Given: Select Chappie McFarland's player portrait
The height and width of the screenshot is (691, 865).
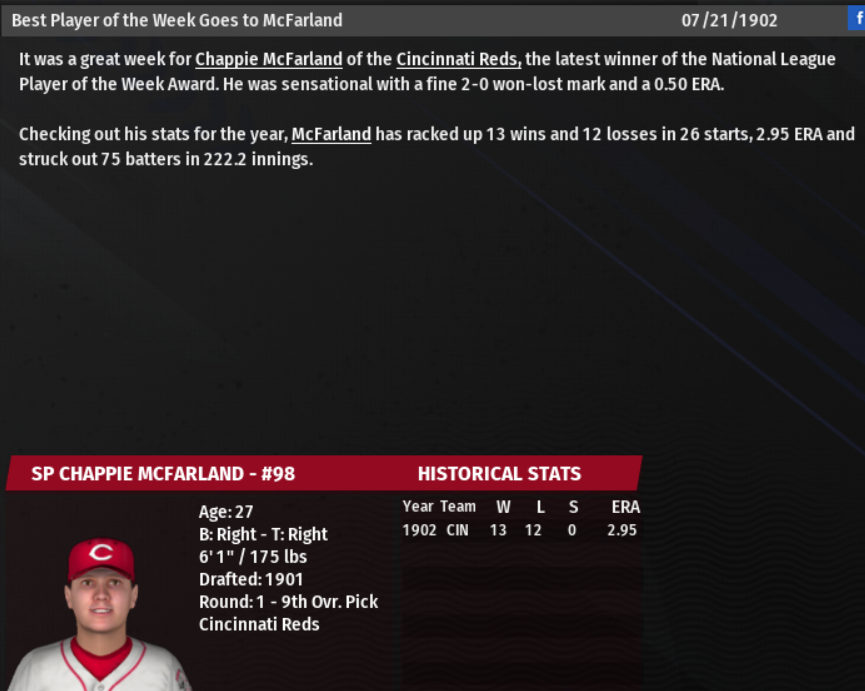Looking at the screenshot, I should coord(100,610).
